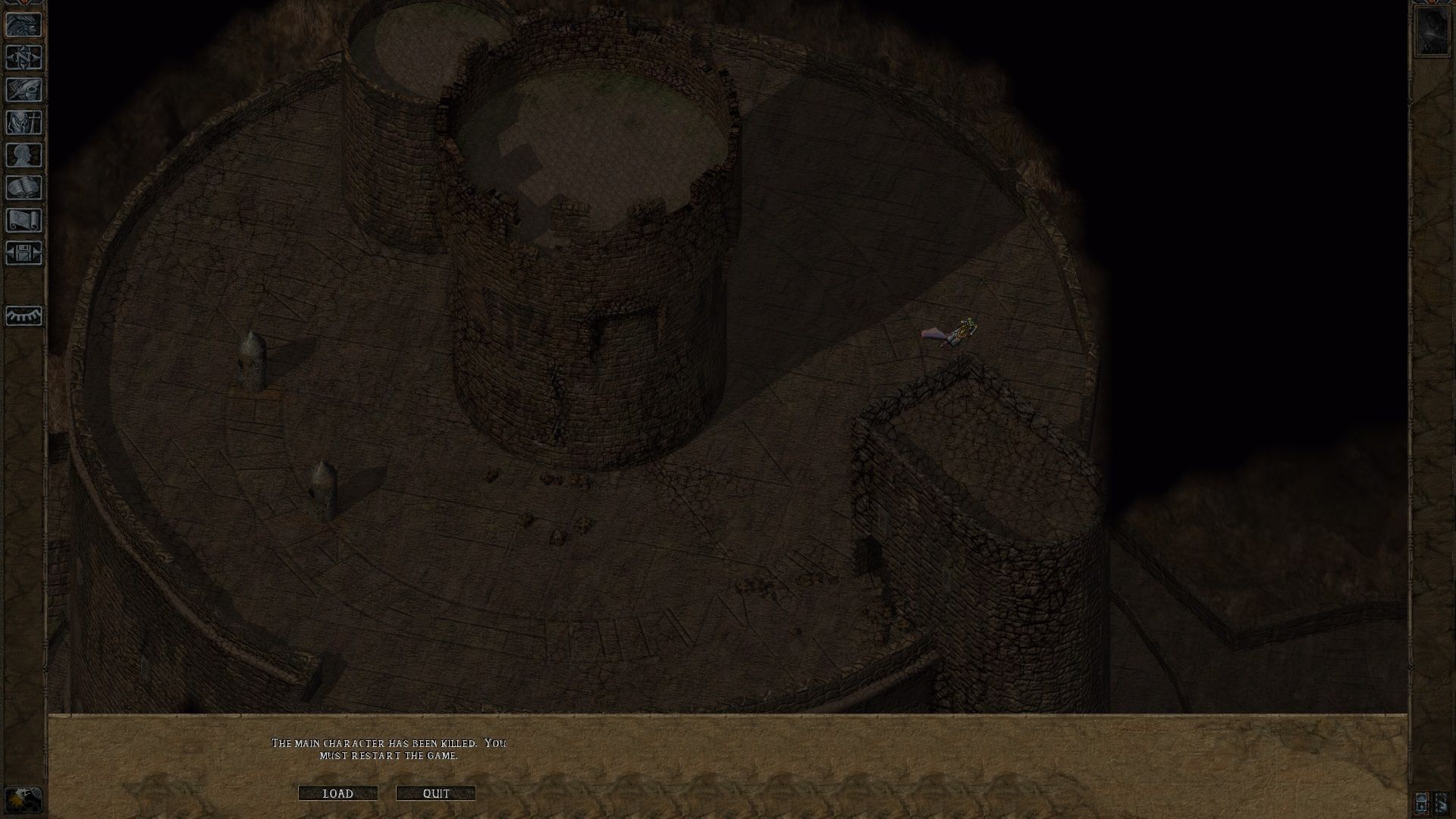View the Character Record bust icon
This screenshot has width=1456, height=819.
click(x=23, y=155)
